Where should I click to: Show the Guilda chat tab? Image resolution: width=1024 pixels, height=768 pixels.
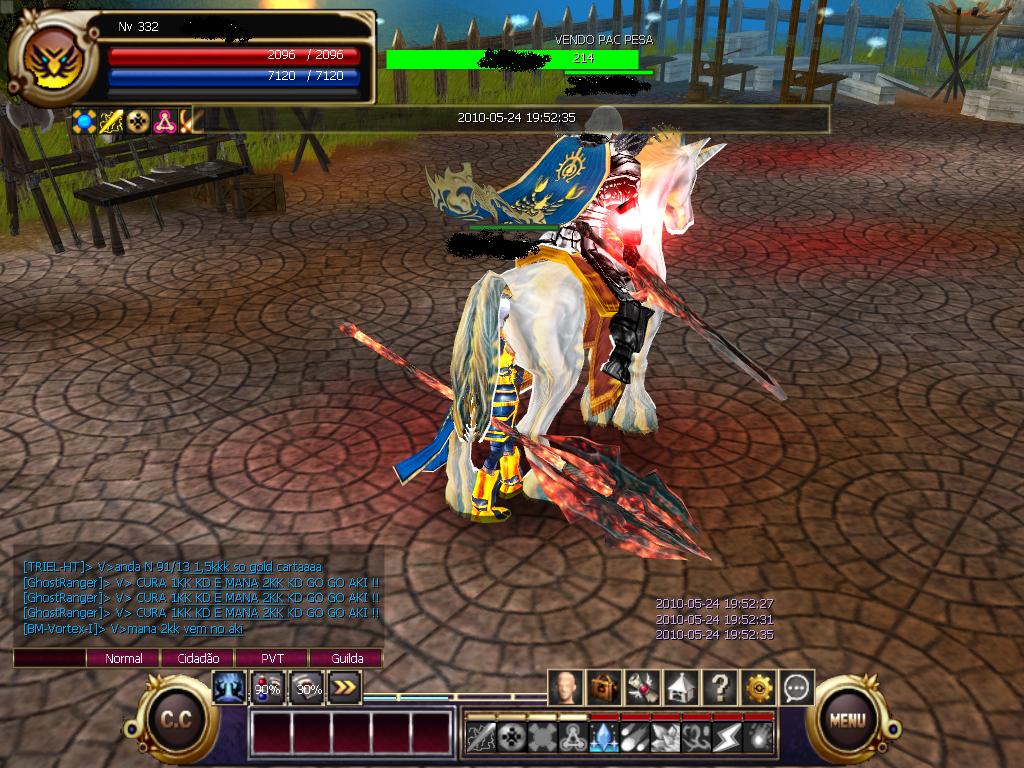coord(345,658)
